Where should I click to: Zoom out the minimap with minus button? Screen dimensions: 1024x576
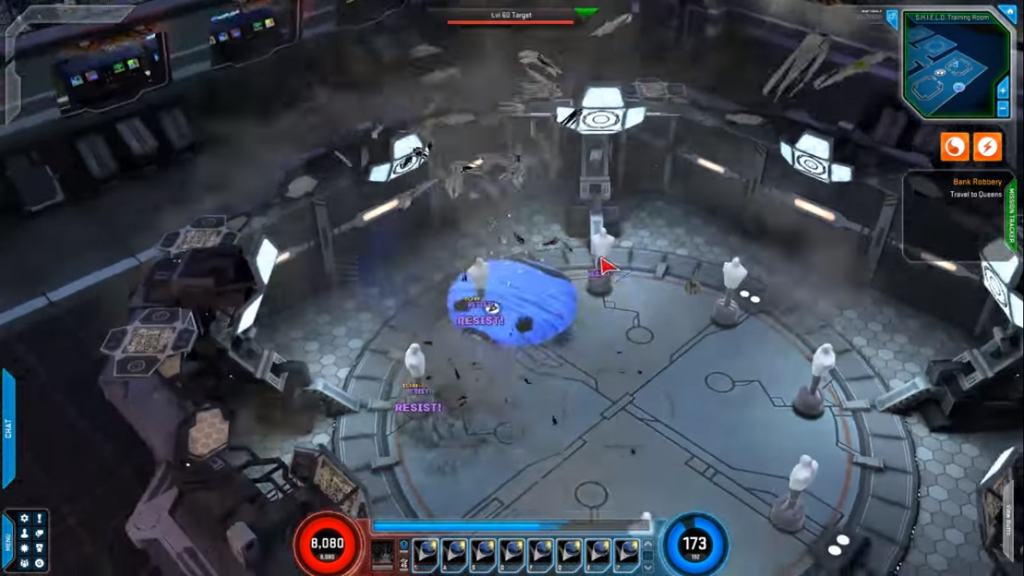click(1003, 108)
